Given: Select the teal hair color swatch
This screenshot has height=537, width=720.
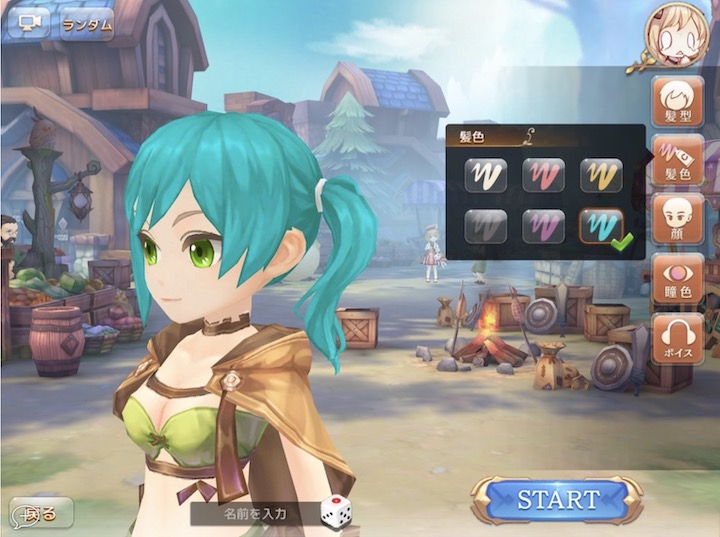Looking at the screenshot, I should [x=601, y=227].
